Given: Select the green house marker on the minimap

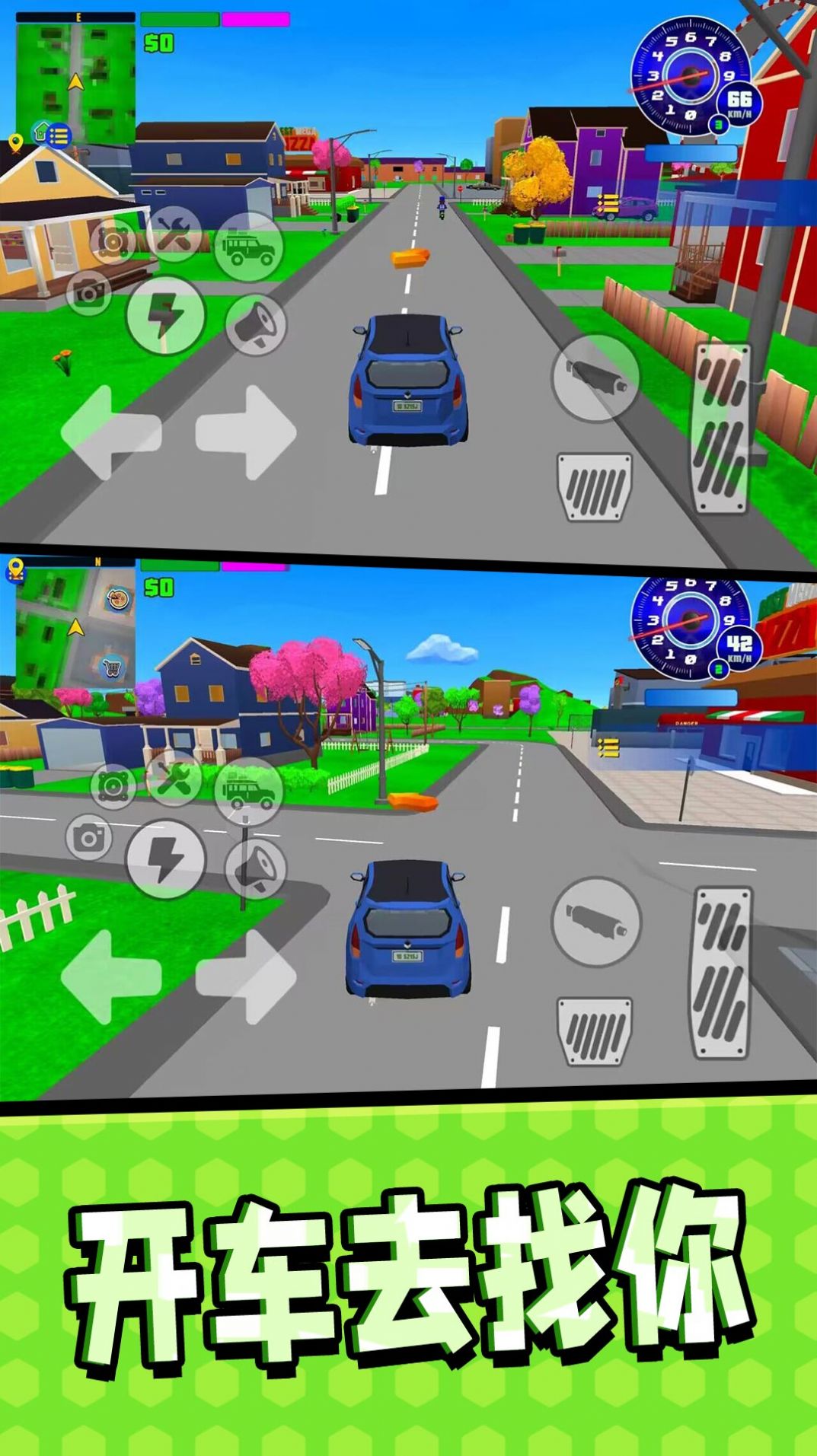Looking at the screenshot, I should tap(41, 131).
